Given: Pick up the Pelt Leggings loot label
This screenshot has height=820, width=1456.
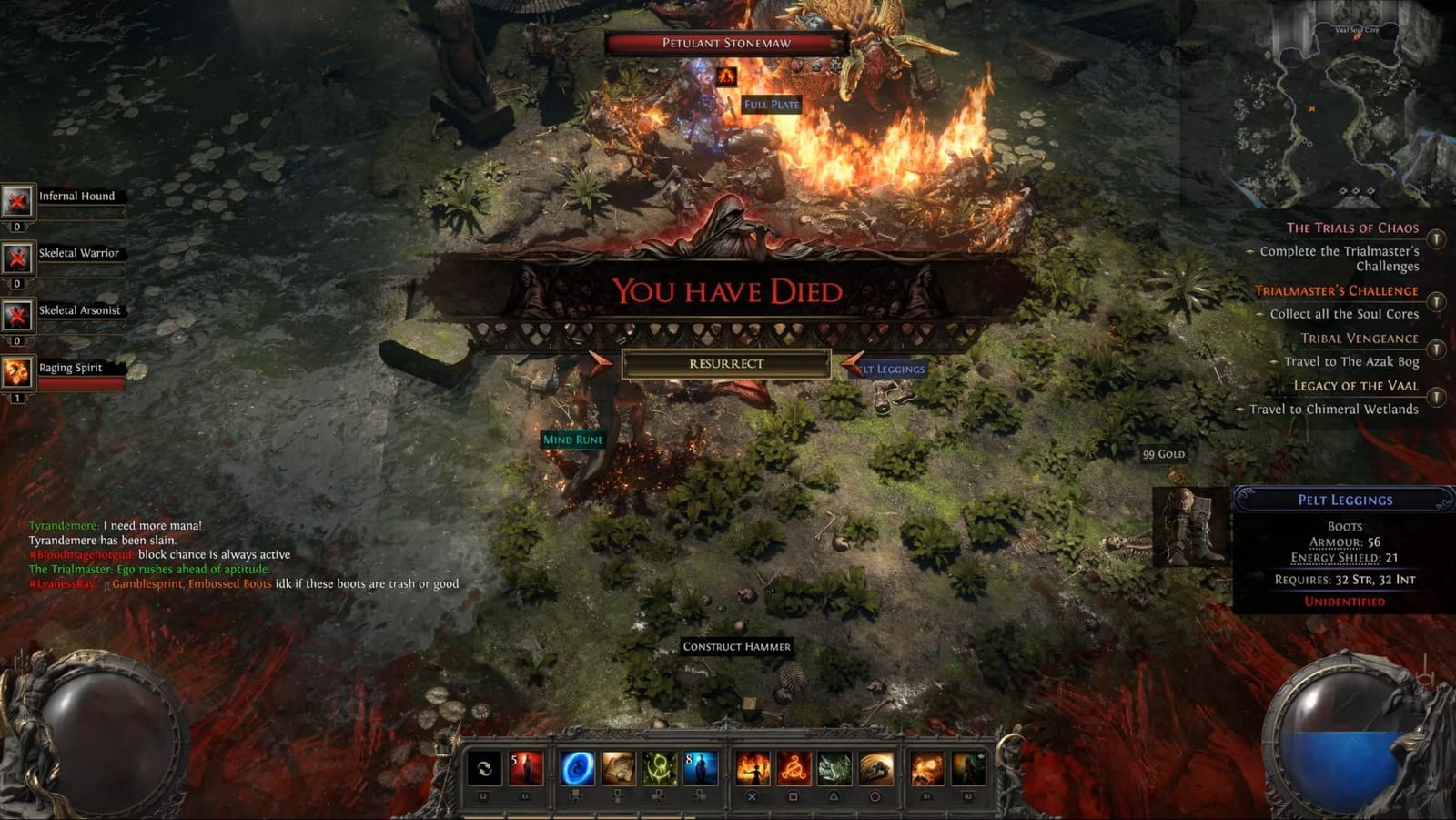Looking at the screenshot, I should click(x=890, y=370).
